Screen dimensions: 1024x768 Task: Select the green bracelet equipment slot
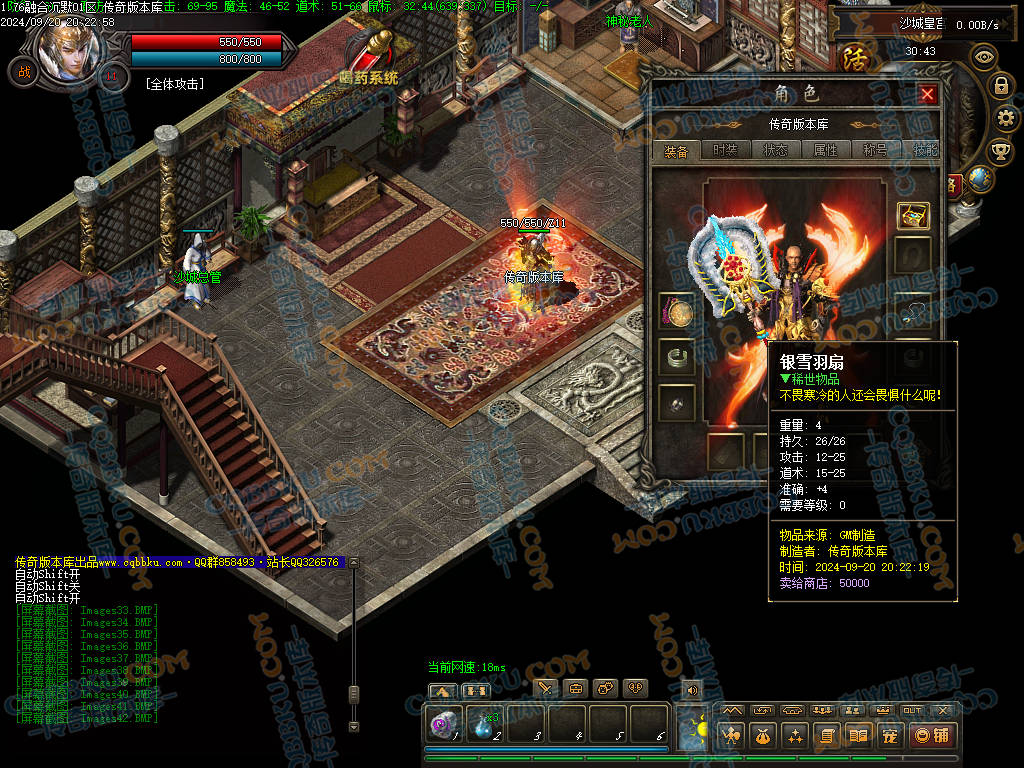[x=676, y=357]
